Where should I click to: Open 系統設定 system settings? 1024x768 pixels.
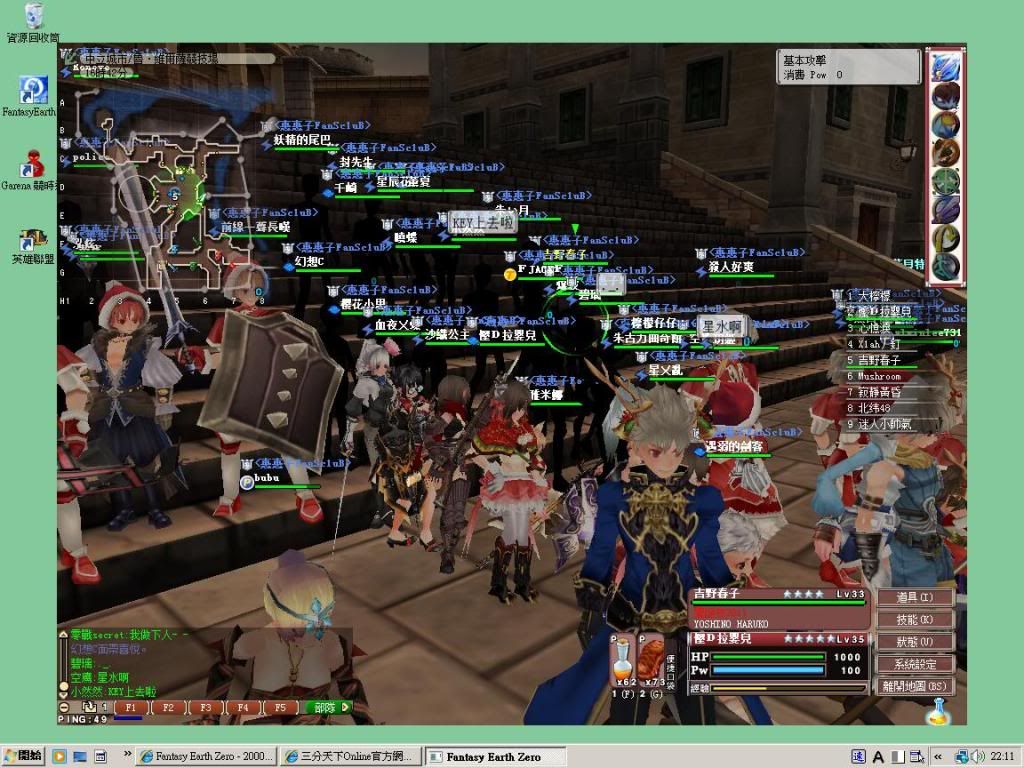[x=914, y=664]
